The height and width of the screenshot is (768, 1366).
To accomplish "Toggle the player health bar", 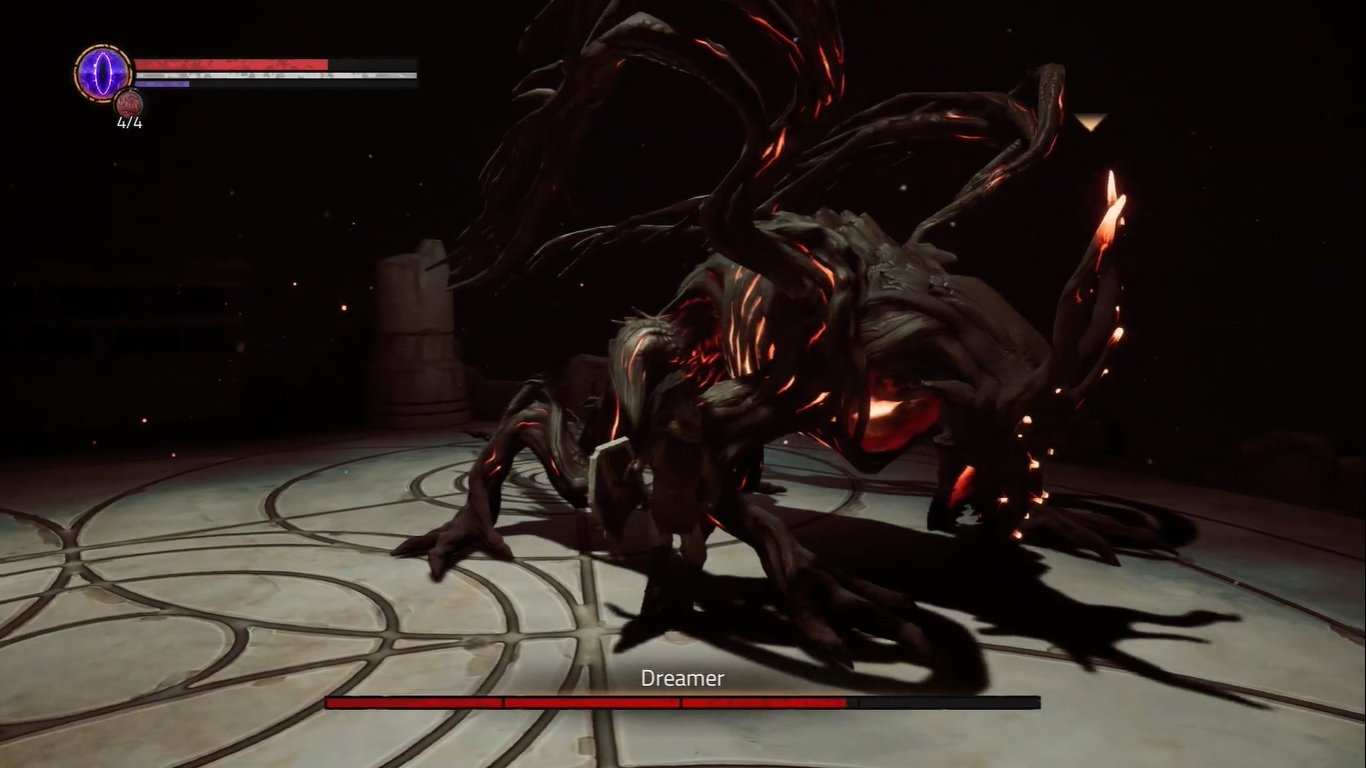I will coord(230,63).
